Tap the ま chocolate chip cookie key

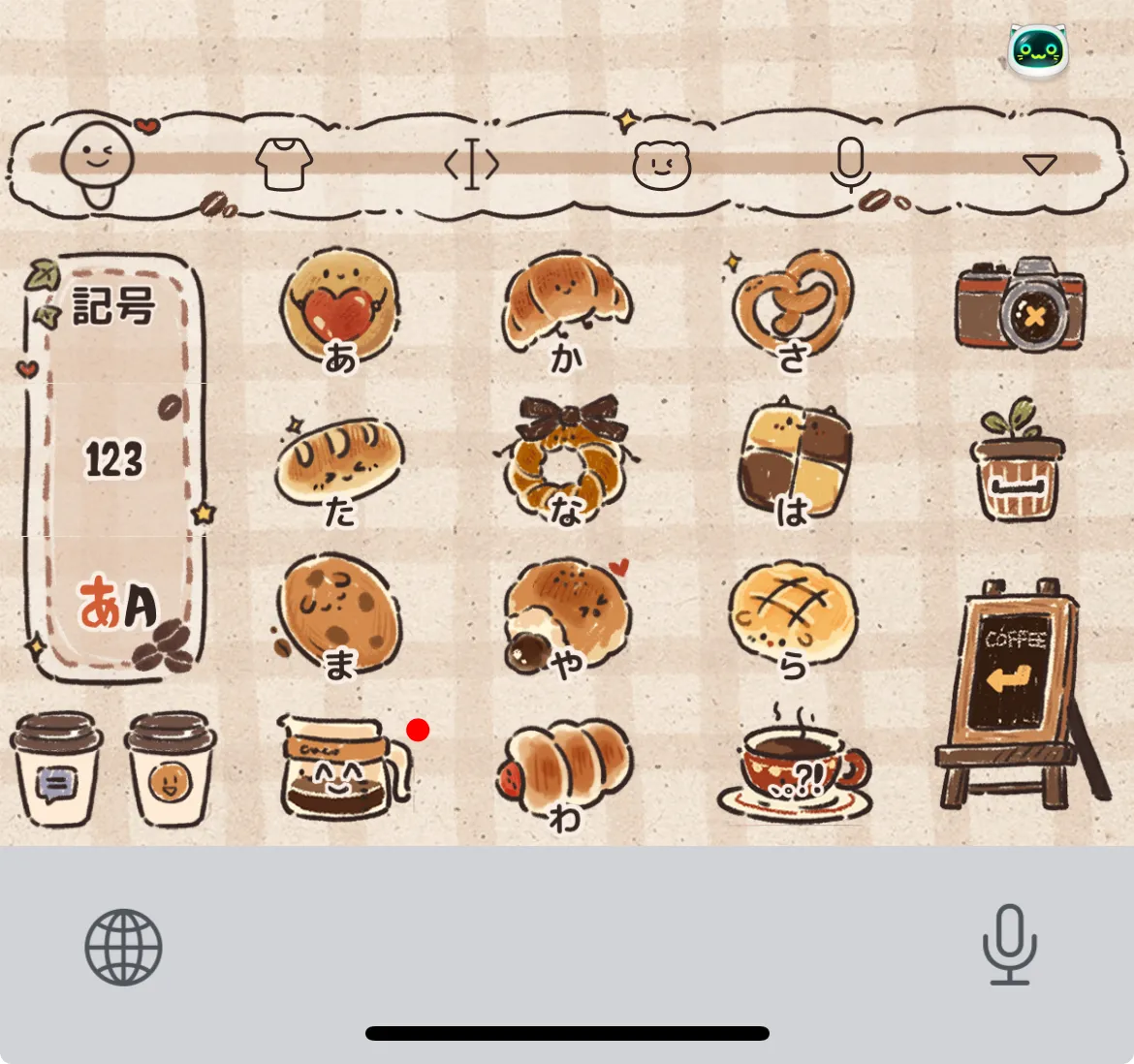pos(339,616)
